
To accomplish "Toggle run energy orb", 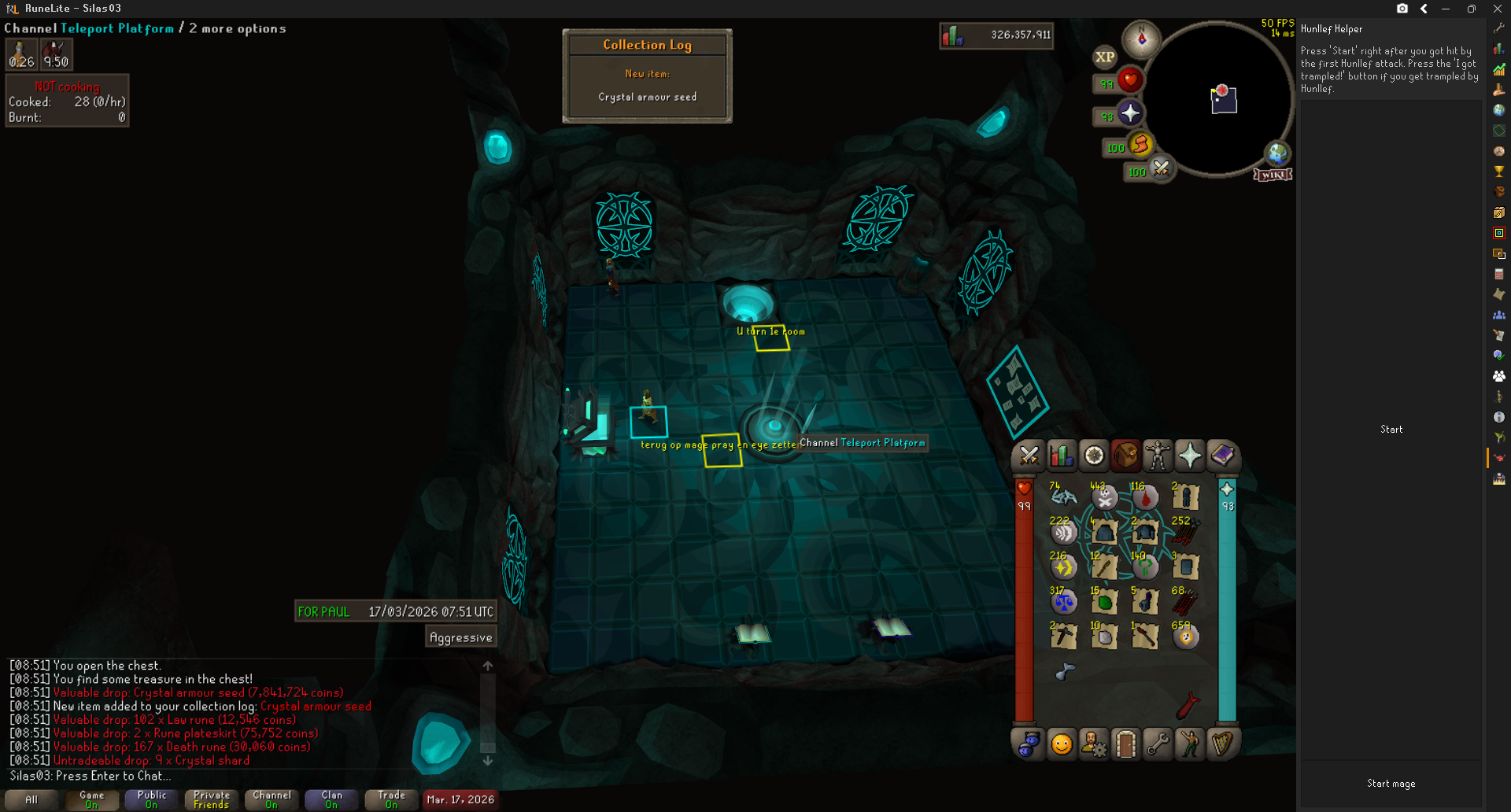I will [1140, 145].
